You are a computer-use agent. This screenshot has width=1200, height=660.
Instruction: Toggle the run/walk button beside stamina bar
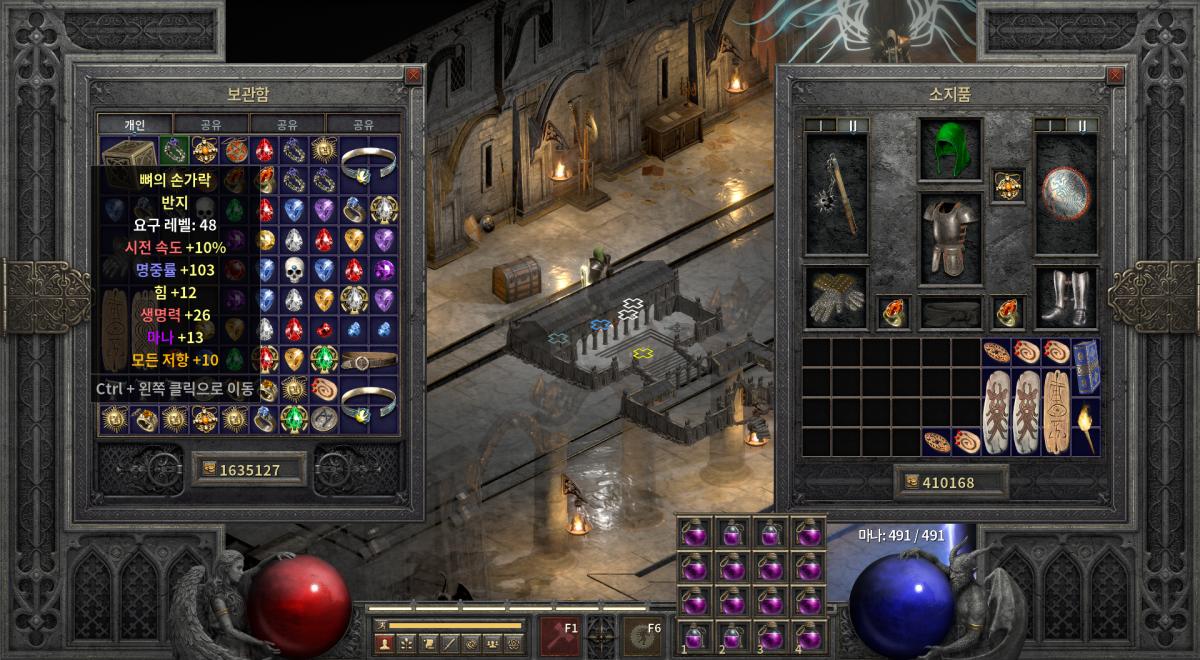[381, 625]
